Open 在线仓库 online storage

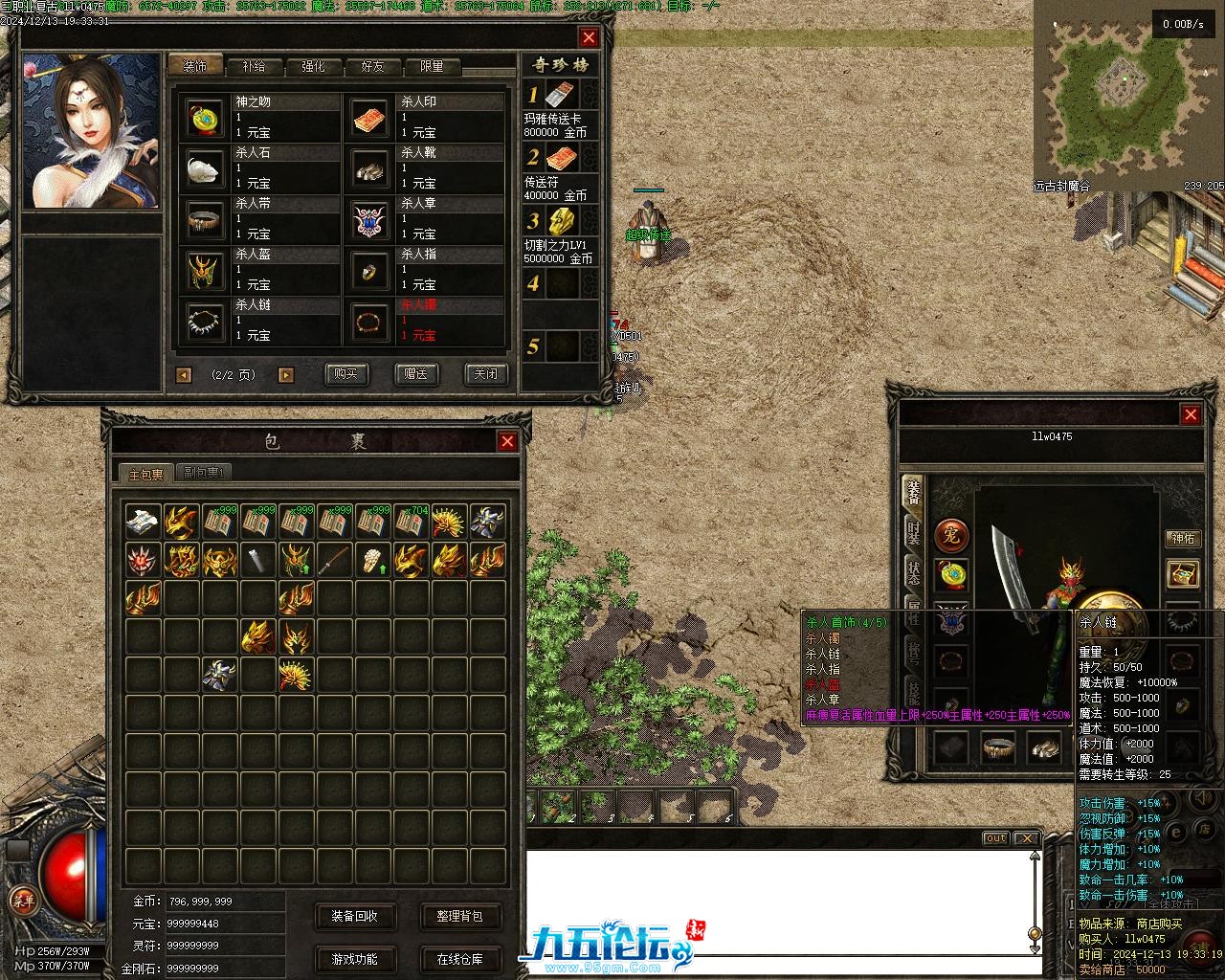pyautogui.click(x=459, y=959)
